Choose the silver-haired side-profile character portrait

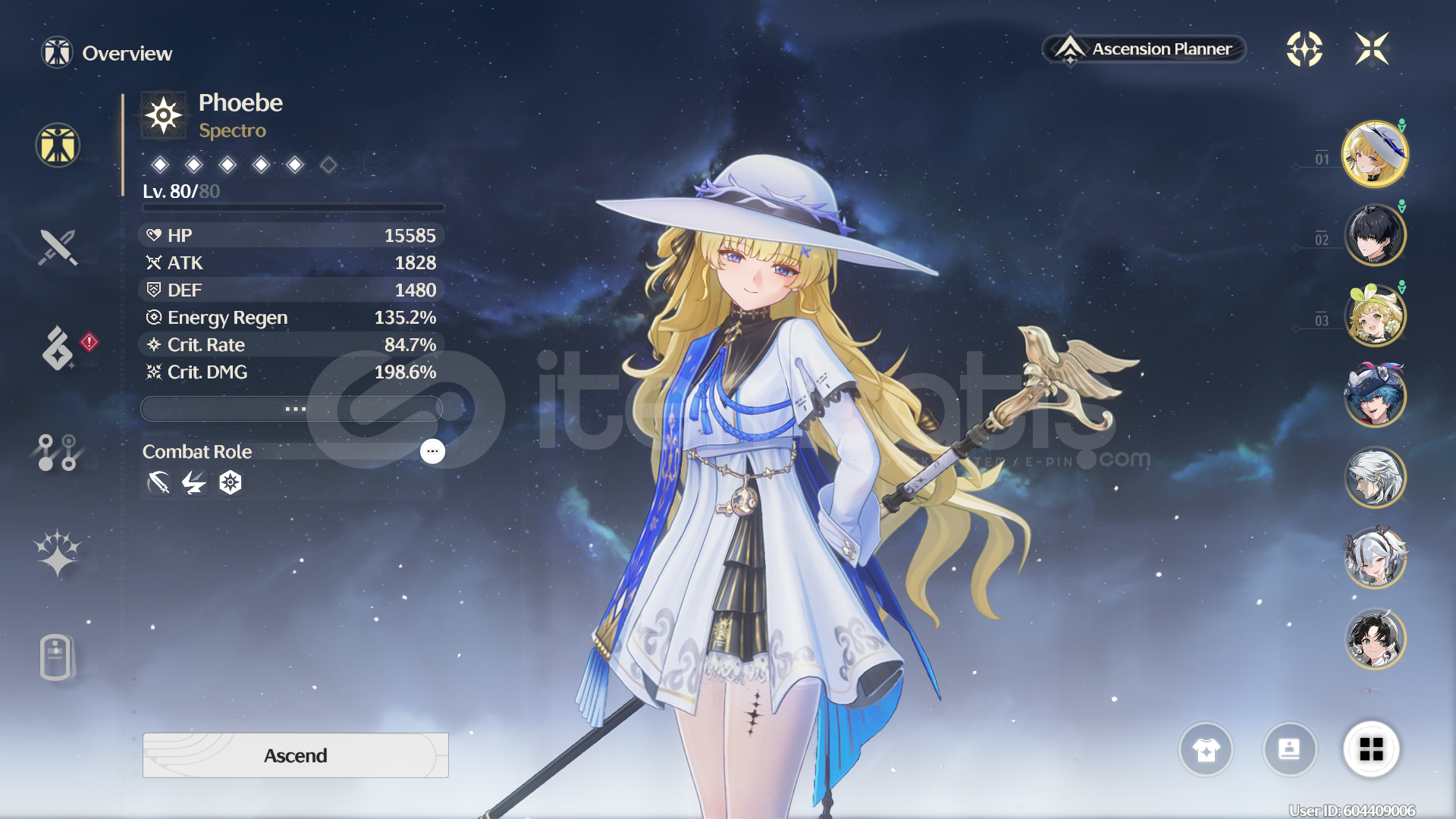(x=1374, y=477)
